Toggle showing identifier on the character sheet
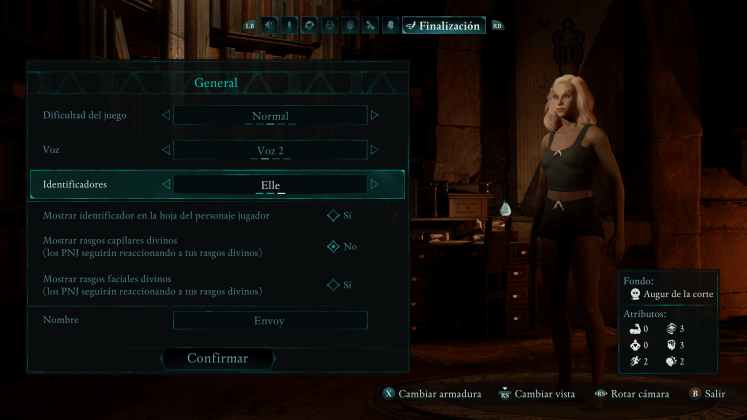747x420 pixels. coord(333,215)
